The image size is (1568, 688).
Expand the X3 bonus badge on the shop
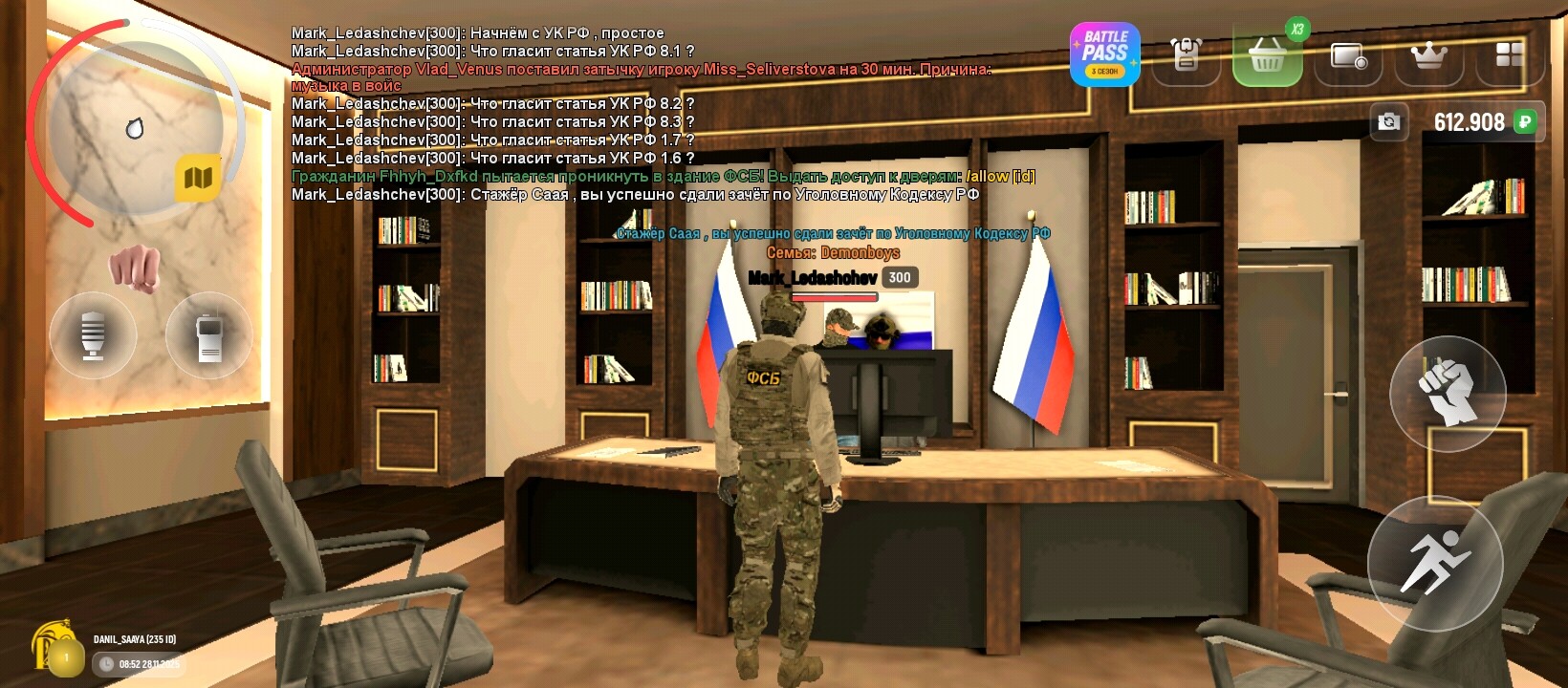1296,29
